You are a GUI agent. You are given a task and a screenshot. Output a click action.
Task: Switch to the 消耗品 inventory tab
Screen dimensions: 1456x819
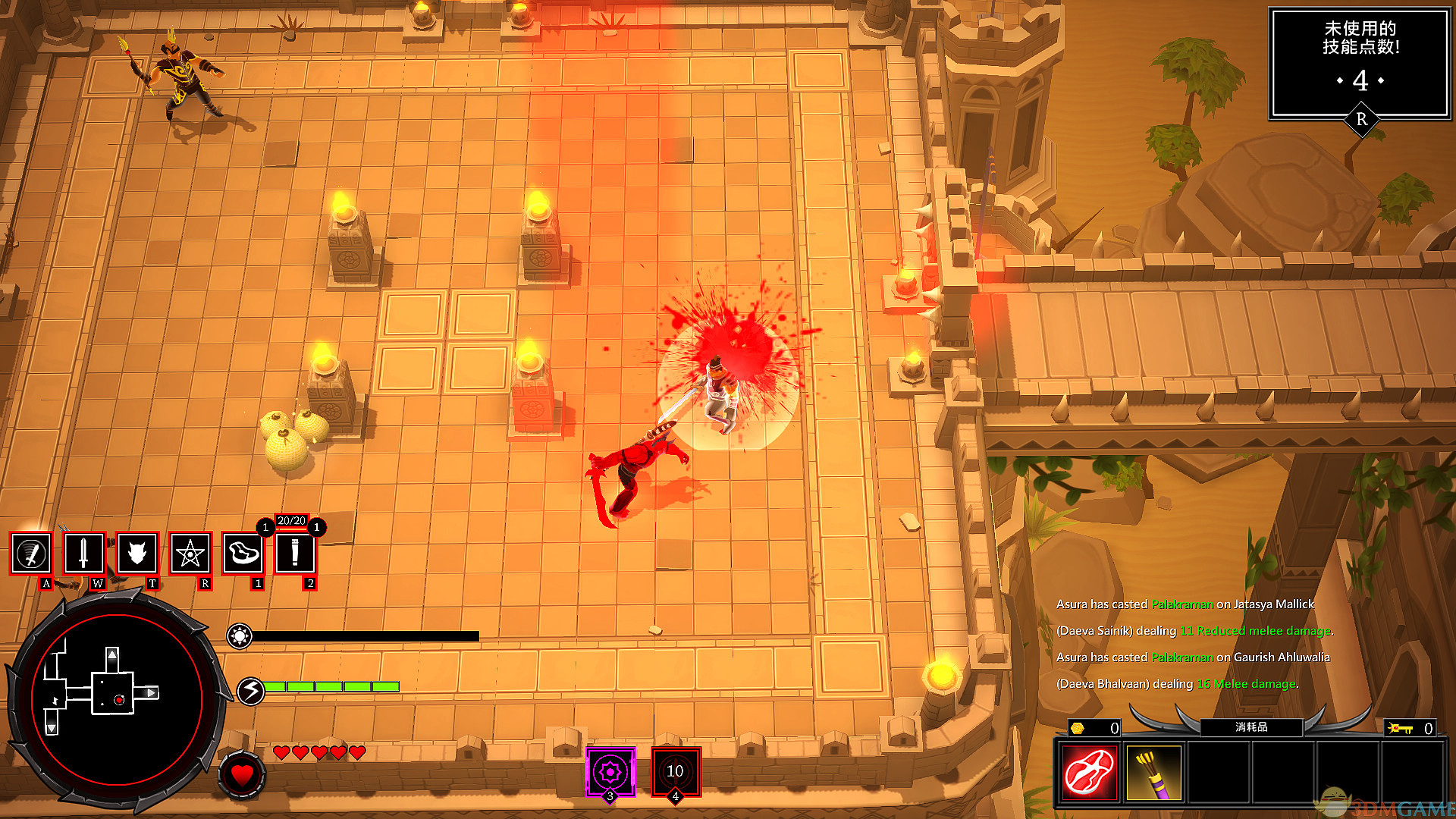click(x=1250, y=727)
